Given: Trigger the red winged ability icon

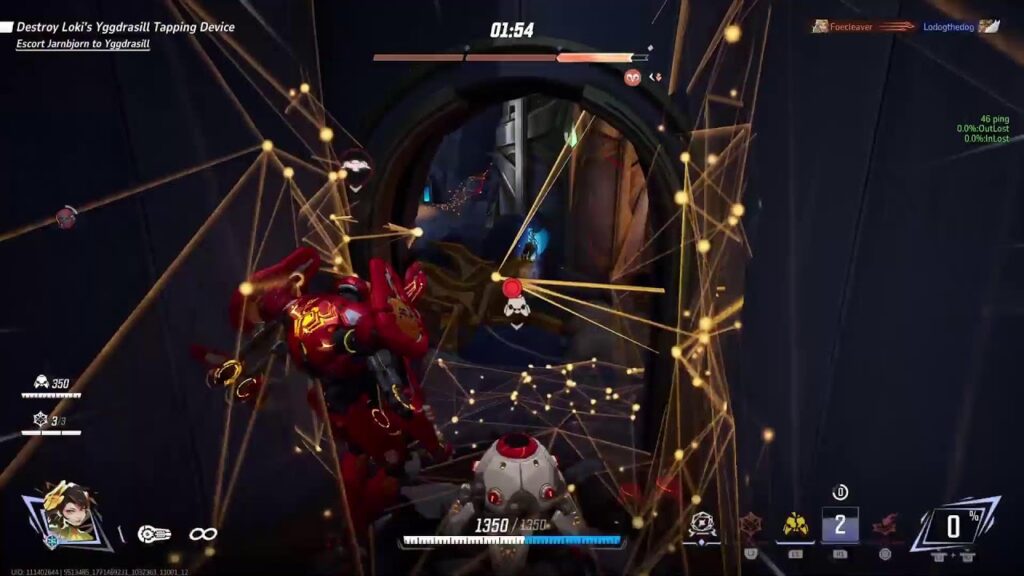Looking at the screenshot, I should (884, 524).
